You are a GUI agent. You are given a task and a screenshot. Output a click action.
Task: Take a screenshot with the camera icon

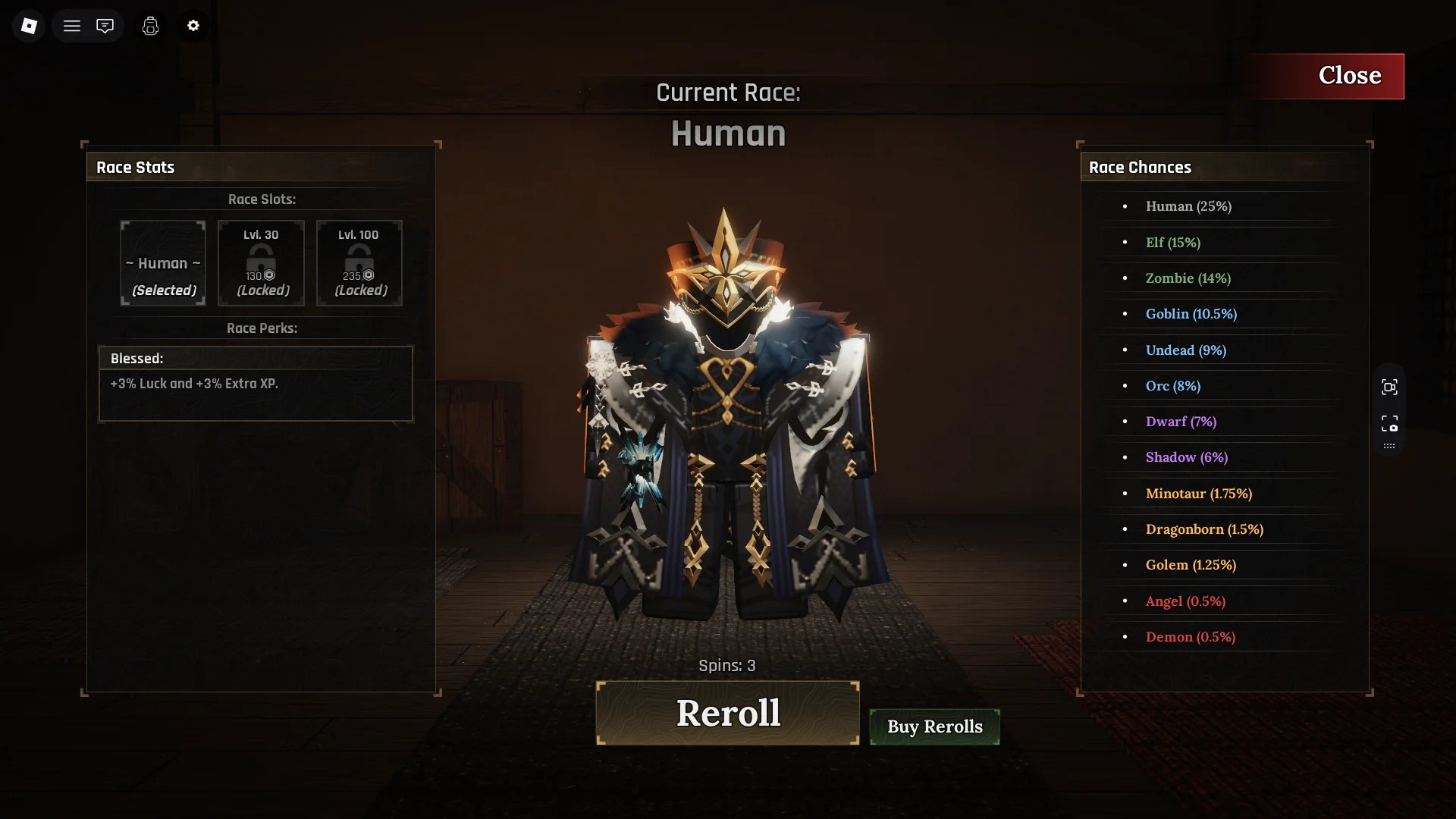coord(1390,423)
